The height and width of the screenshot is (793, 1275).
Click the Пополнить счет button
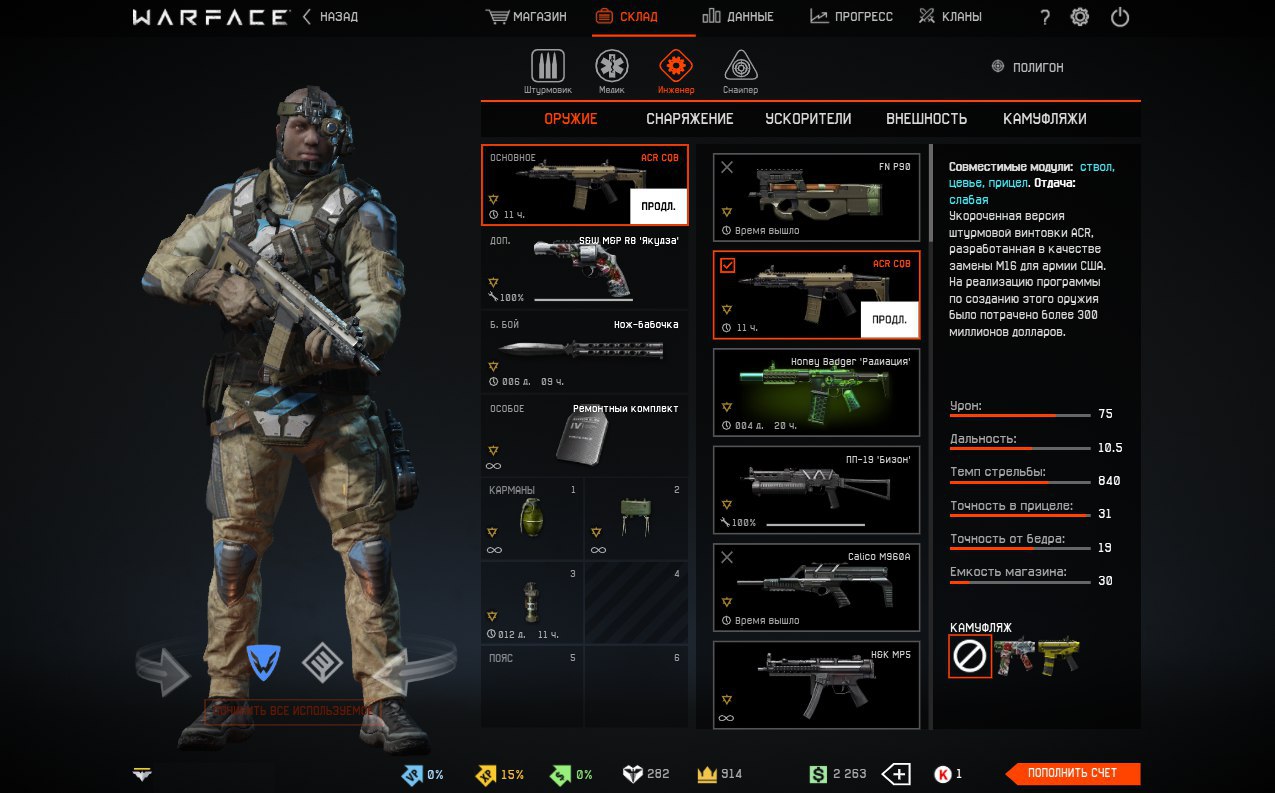(x=1072, y=773)
